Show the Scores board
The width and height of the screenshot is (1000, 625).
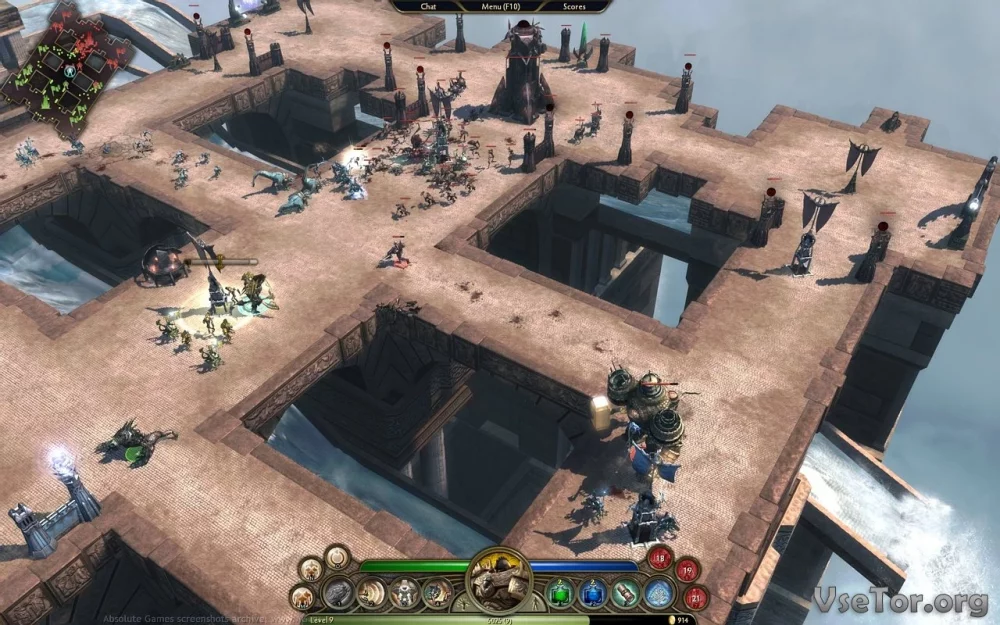(574, 6)
